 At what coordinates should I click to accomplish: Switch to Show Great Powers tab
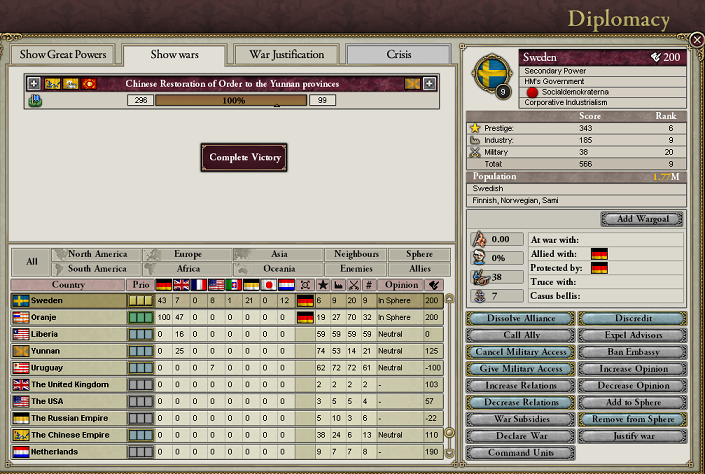click(60, 54)
